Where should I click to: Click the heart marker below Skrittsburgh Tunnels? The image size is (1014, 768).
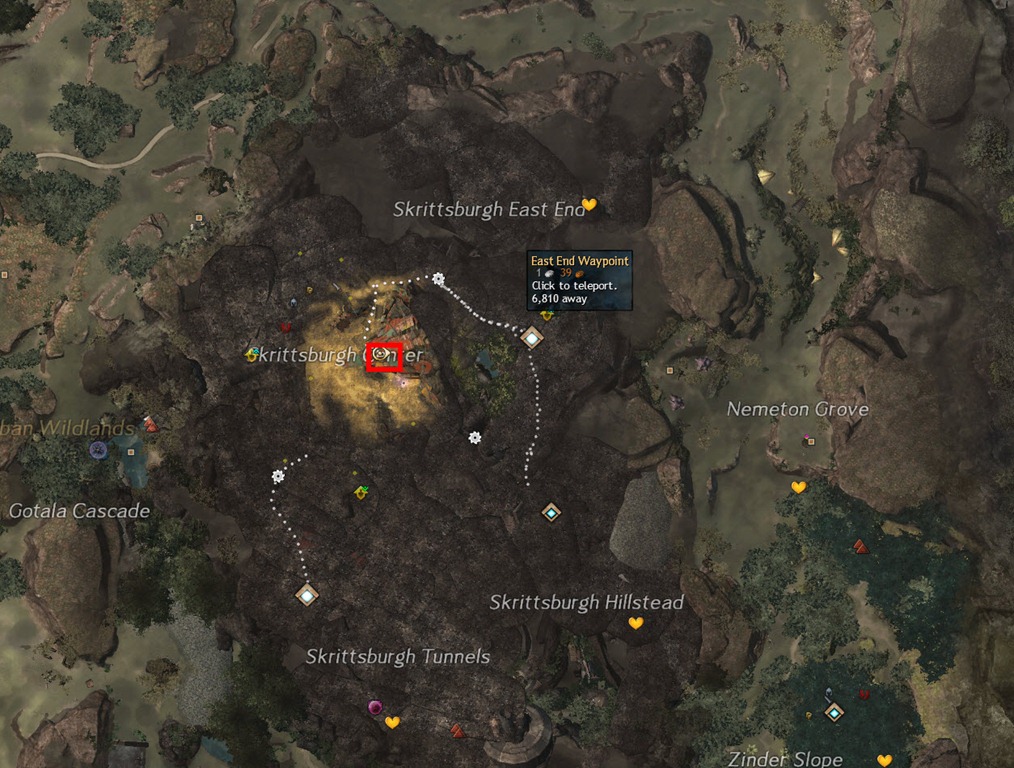click(392, 722)
